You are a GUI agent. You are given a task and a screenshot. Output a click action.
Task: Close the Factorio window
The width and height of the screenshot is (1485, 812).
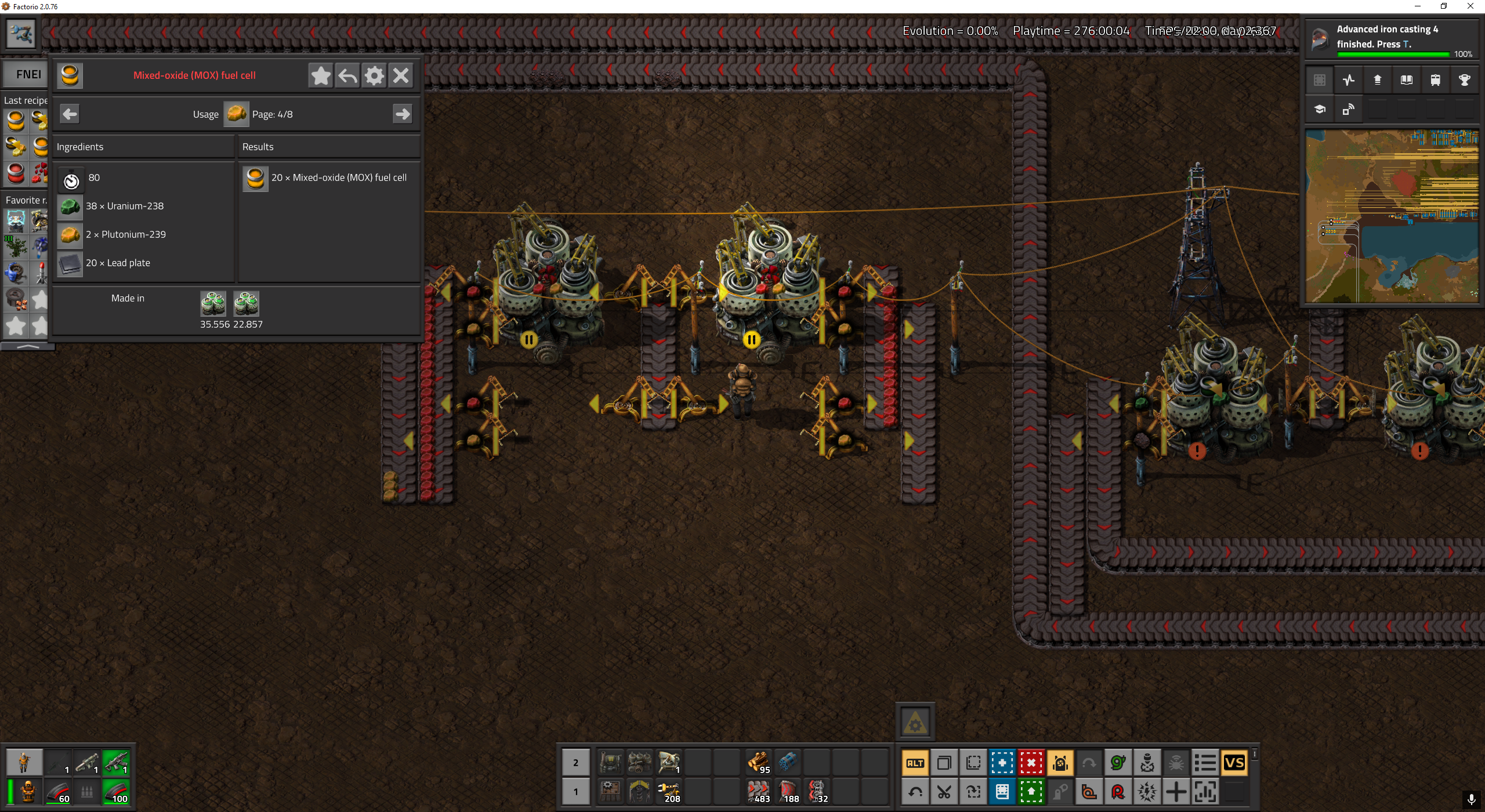click(1470, 6)
